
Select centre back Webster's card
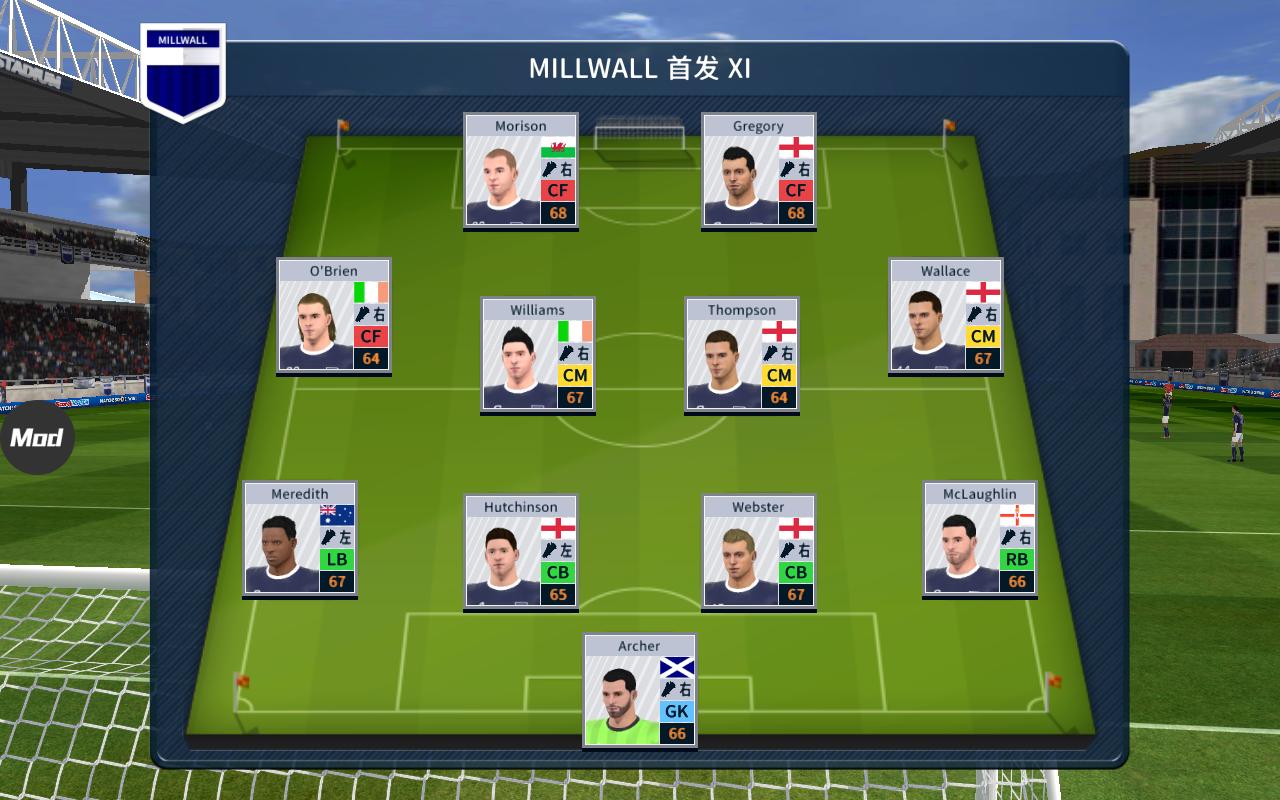pyautogui.click(x=758, y=553)
